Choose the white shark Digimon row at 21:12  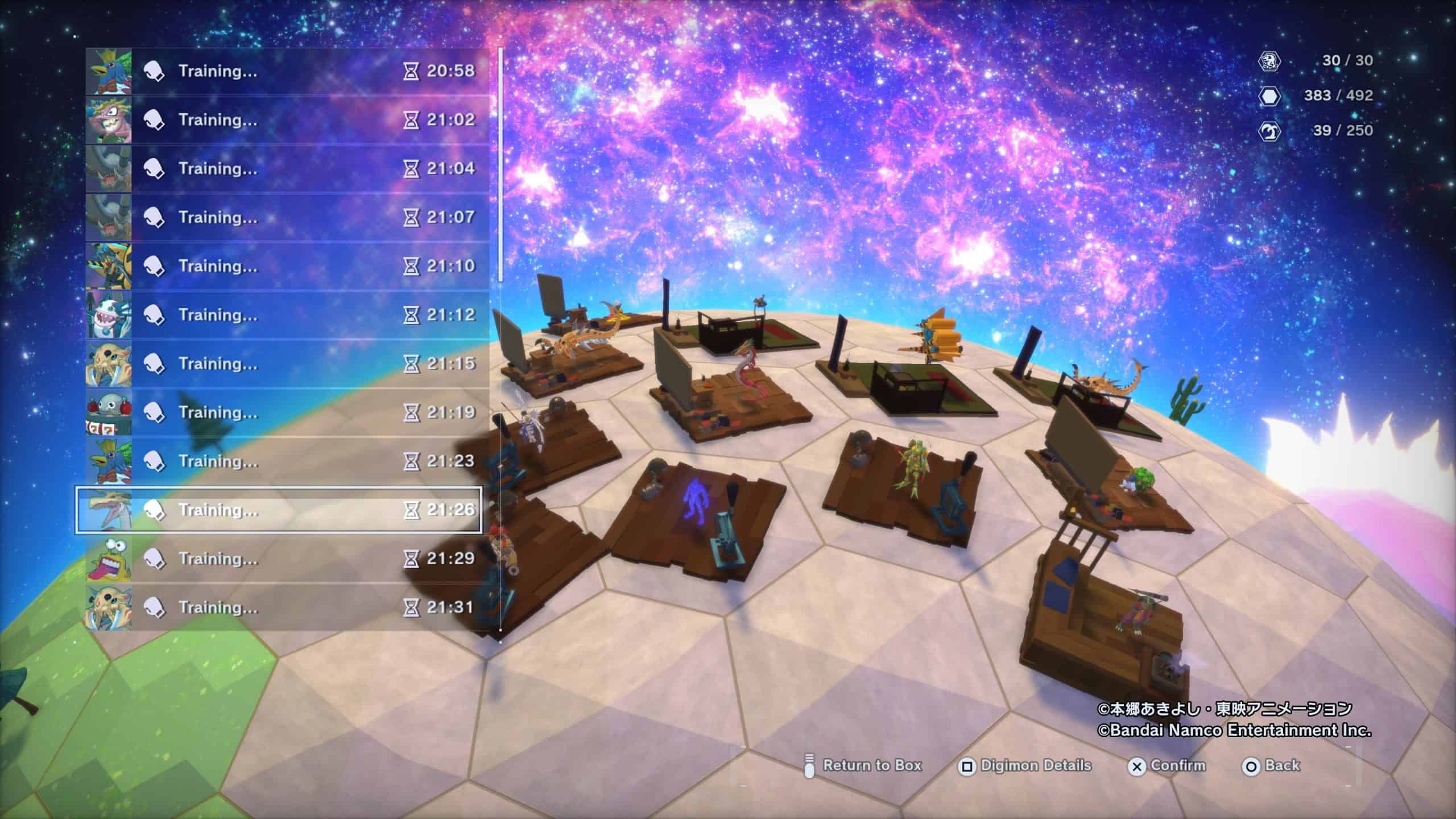coord(287,315)
